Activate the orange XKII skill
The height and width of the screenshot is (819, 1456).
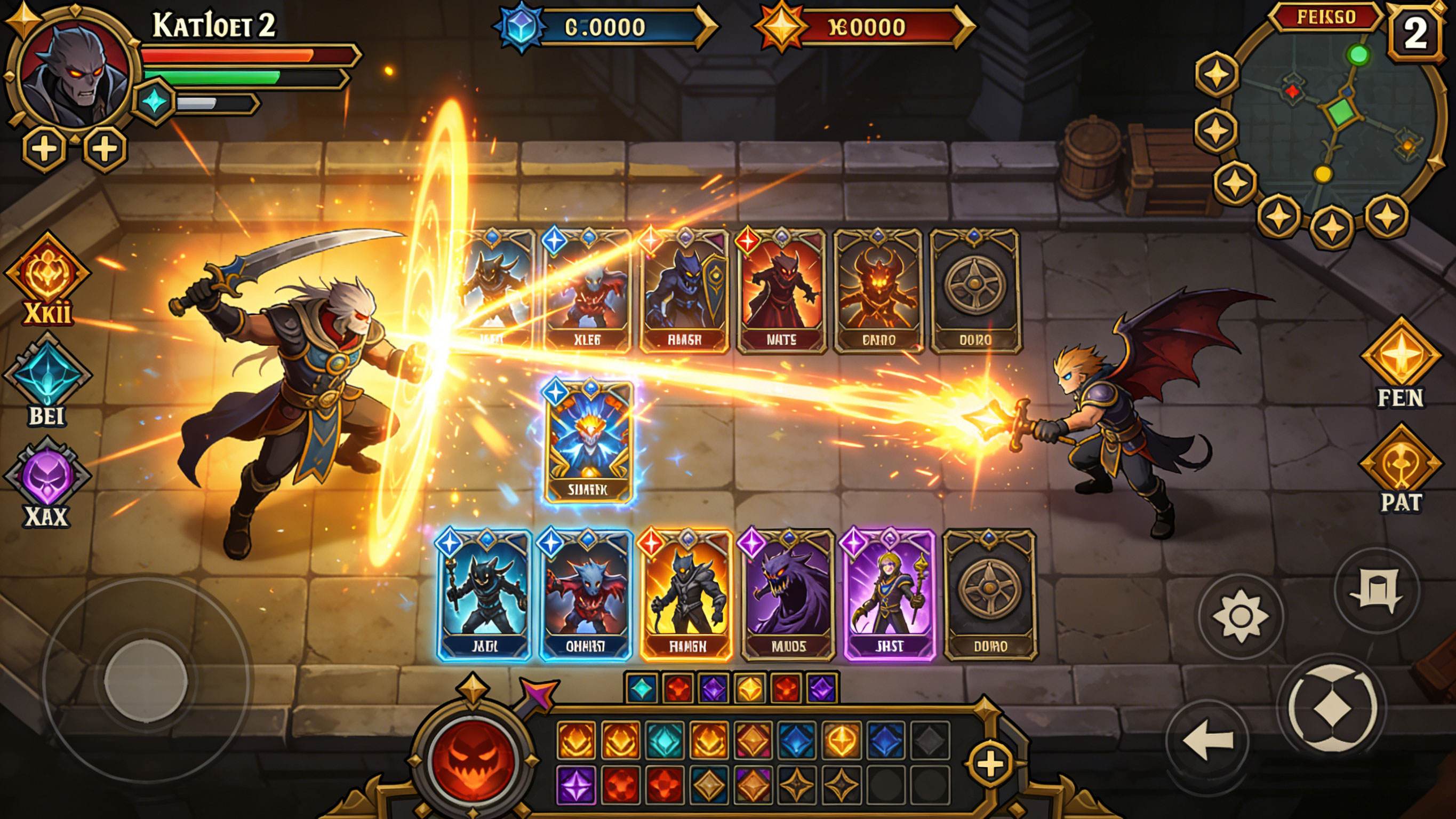click(x=47, y=273)
